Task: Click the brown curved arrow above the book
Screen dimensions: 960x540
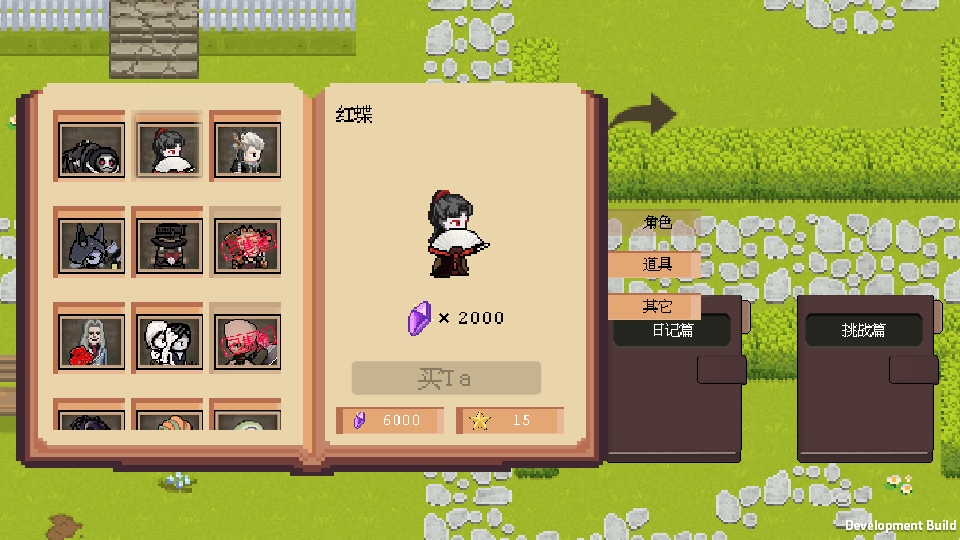Action: click(x=643, y=115)
